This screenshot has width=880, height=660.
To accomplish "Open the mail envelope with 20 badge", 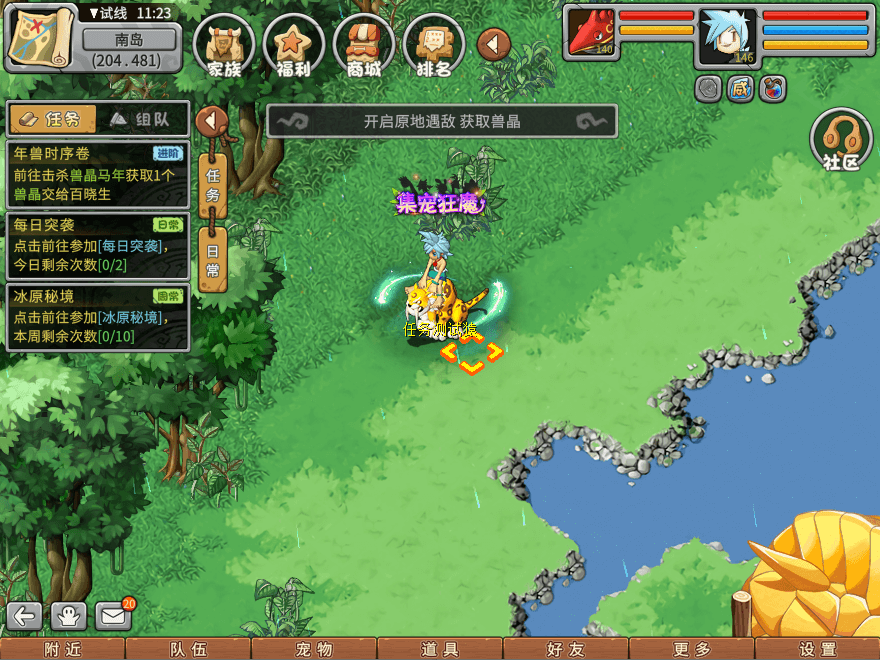I will pyautogui.click(x=113, y=616).
